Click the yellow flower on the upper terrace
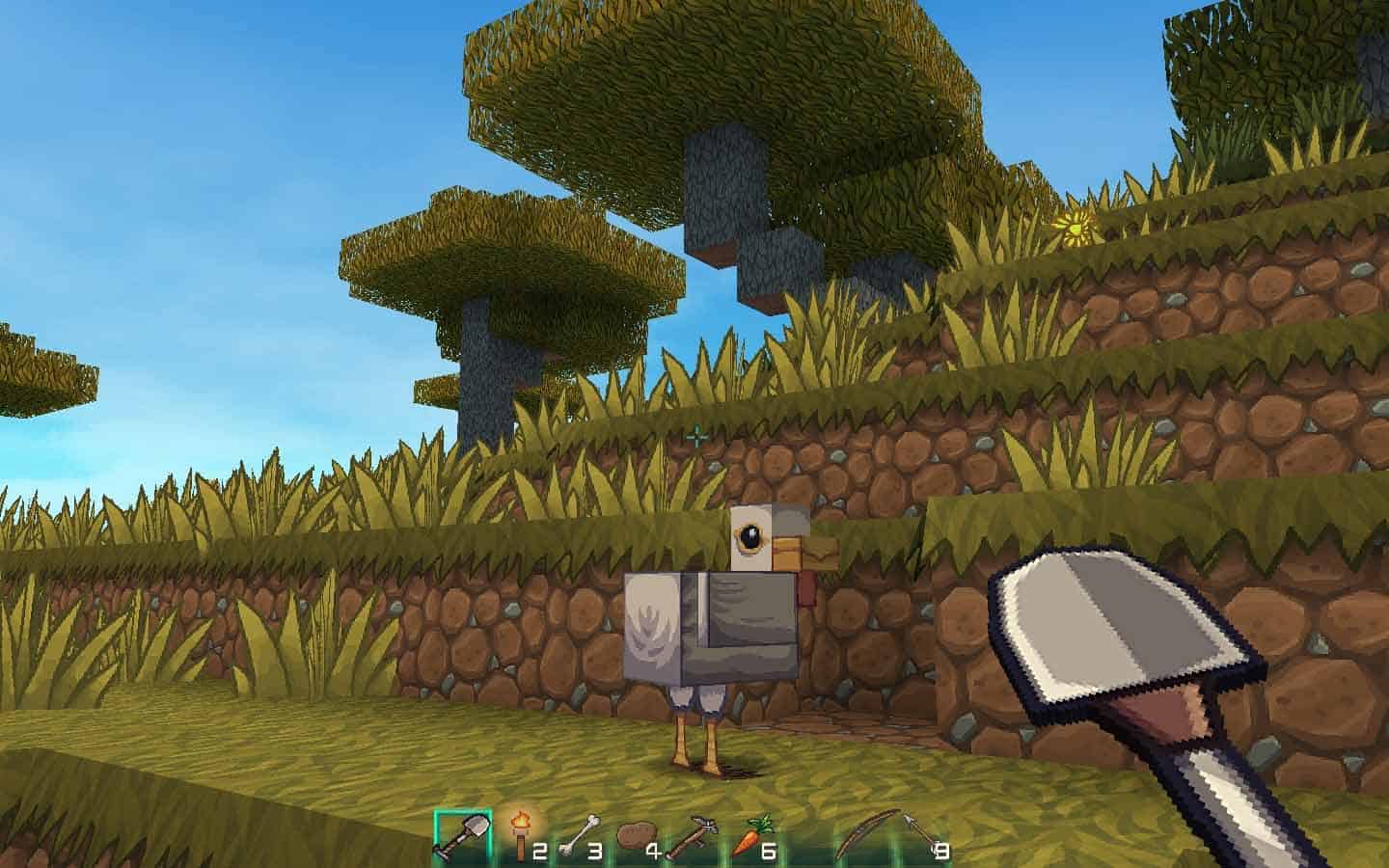The image size is (1389, 868). [1077, 226]
